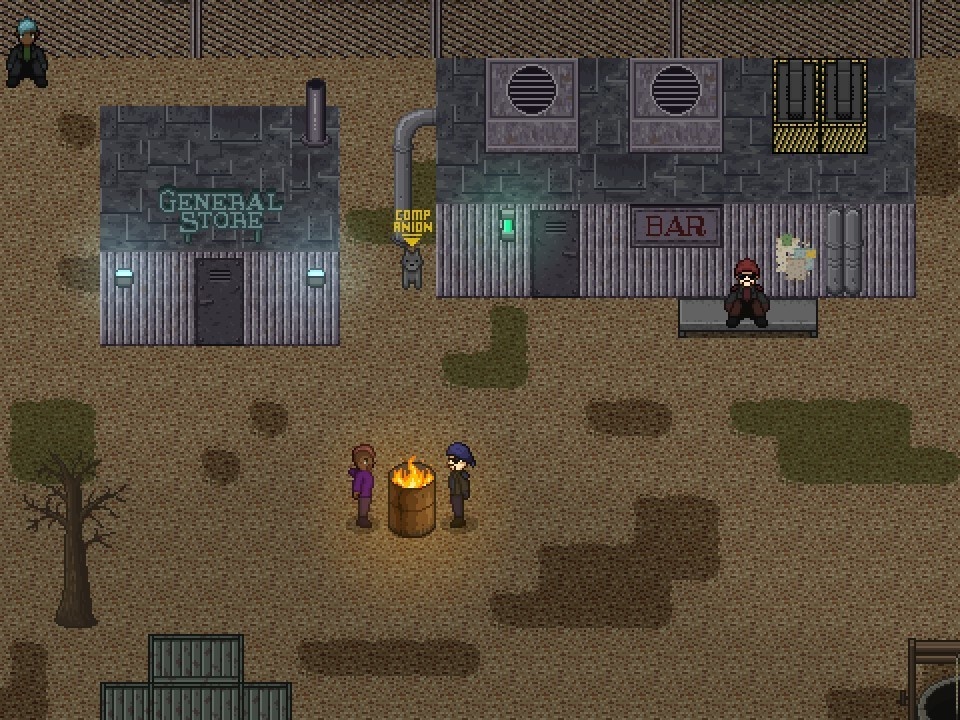Click the yellow Companion marker label

[412, 222]
